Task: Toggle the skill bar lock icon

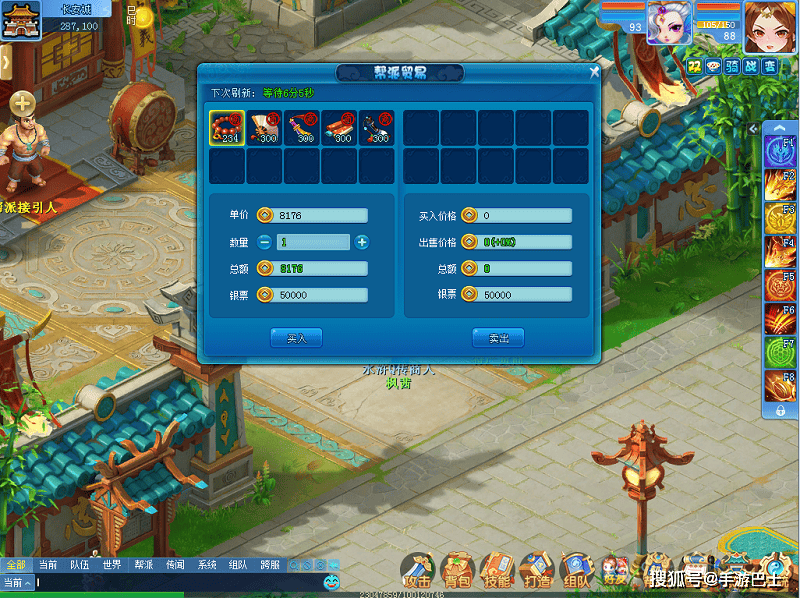Action: [780, 410]
